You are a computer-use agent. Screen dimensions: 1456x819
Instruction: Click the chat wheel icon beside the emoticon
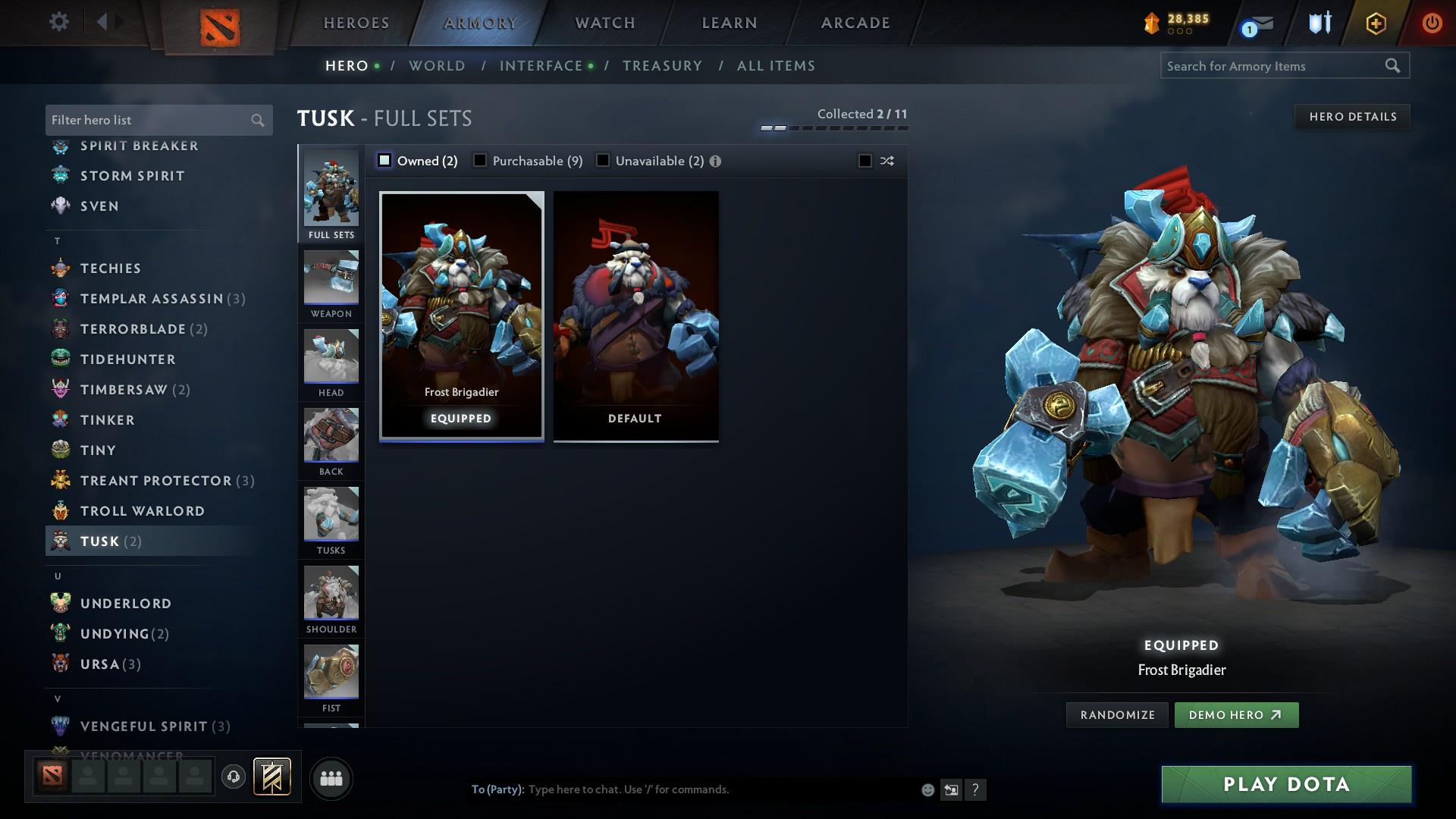coord(951,789)
